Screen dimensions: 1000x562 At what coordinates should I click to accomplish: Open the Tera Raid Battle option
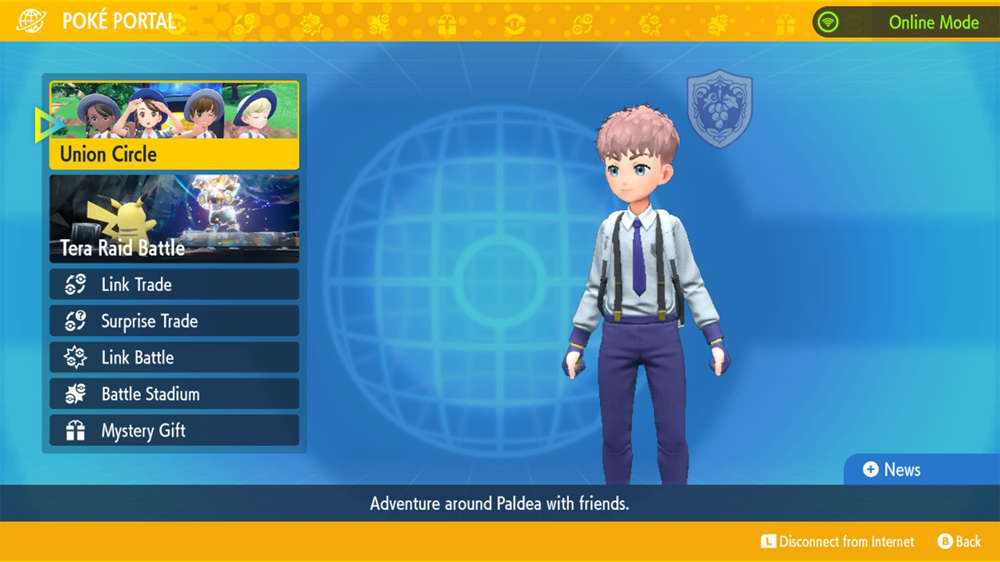point(174,219)
